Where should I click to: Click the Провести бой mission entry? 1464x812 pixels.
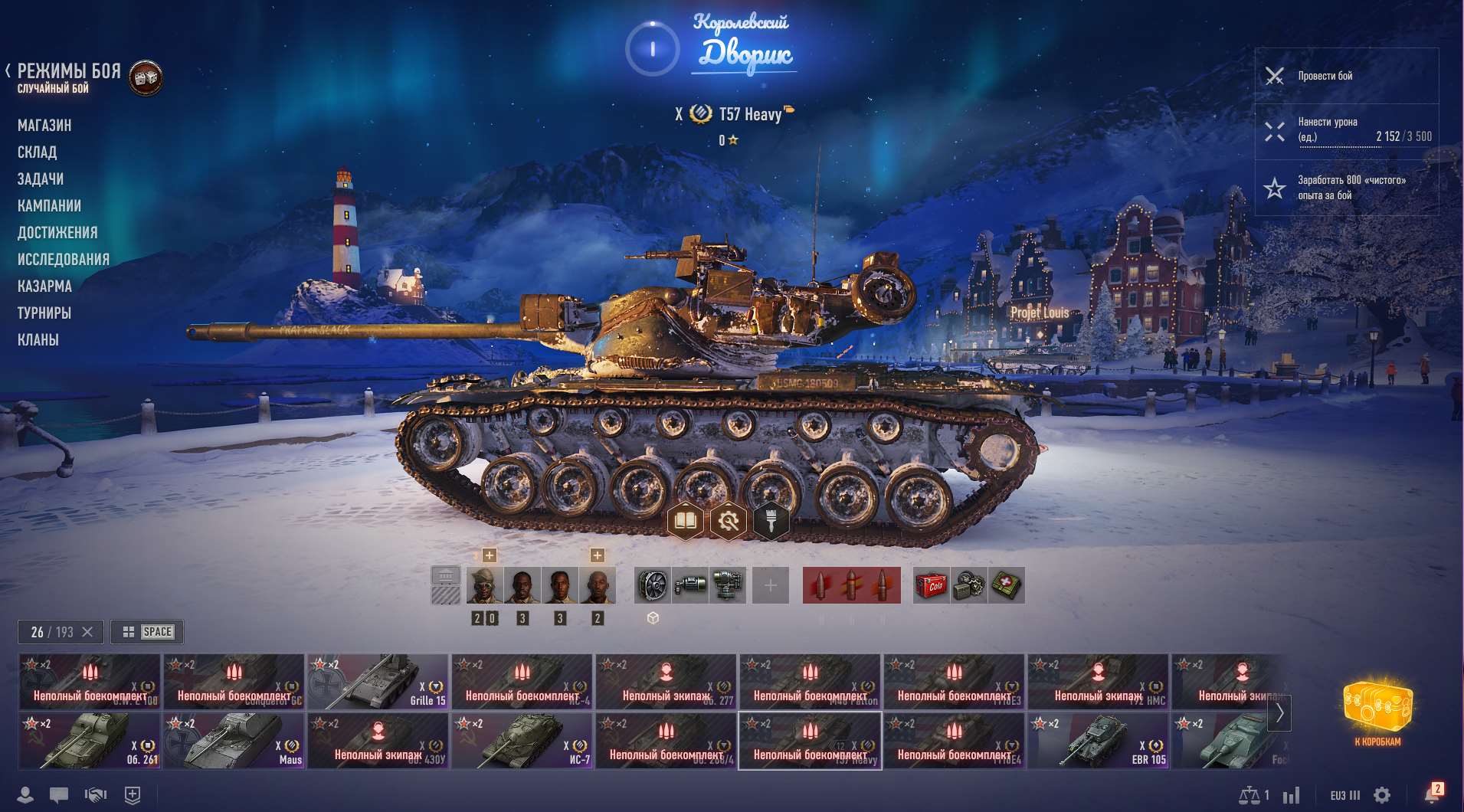[1347, 76]
